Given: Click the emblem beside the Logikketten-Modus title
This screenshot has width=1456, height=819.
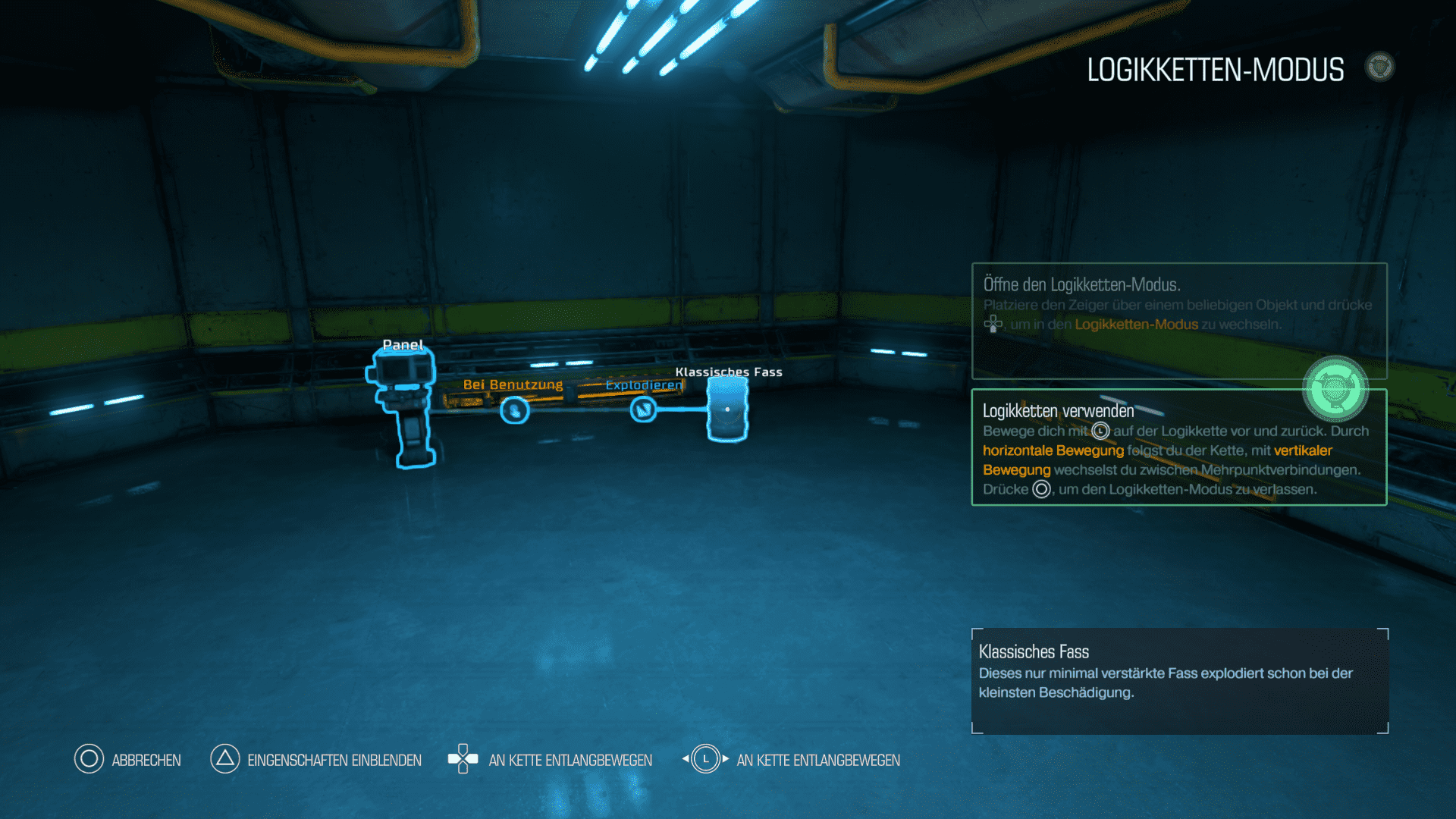Looking at the screenshot, I should coord(1379,67).
